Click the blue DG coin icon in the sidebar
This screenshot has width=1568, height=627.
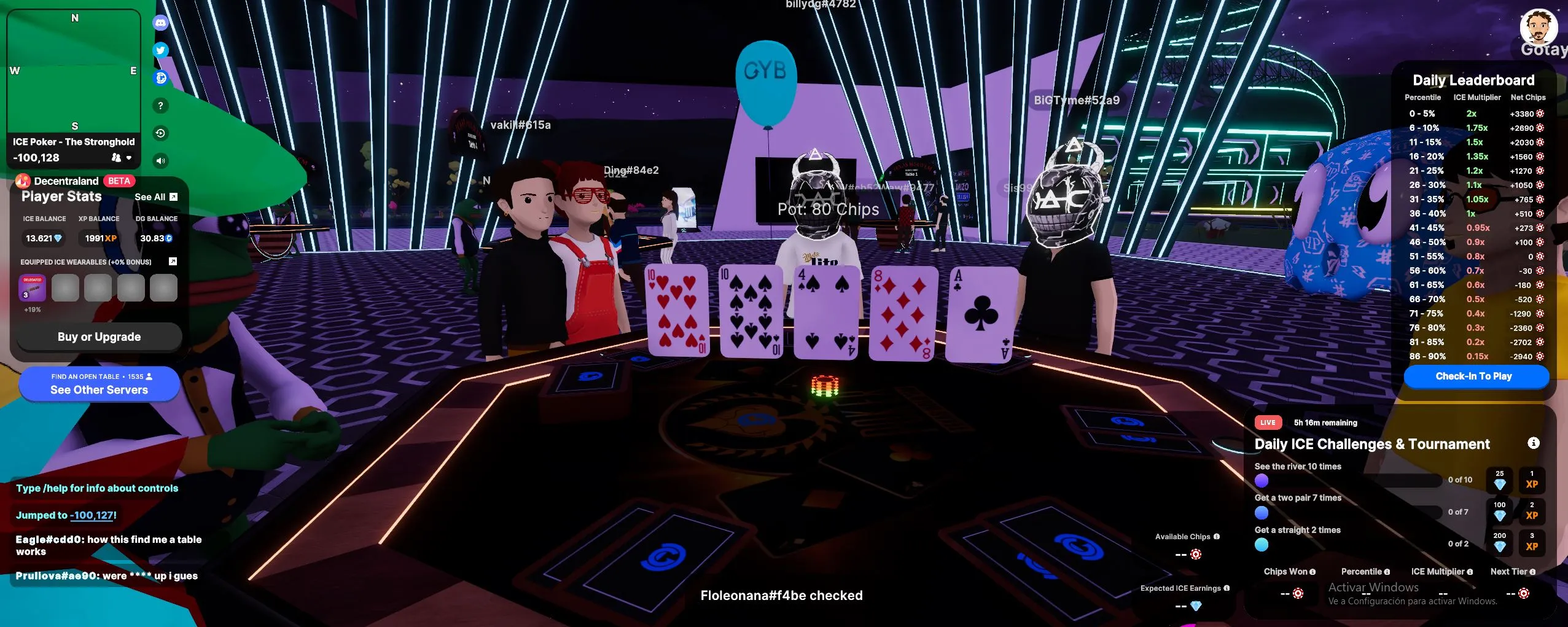pos(161,78)
